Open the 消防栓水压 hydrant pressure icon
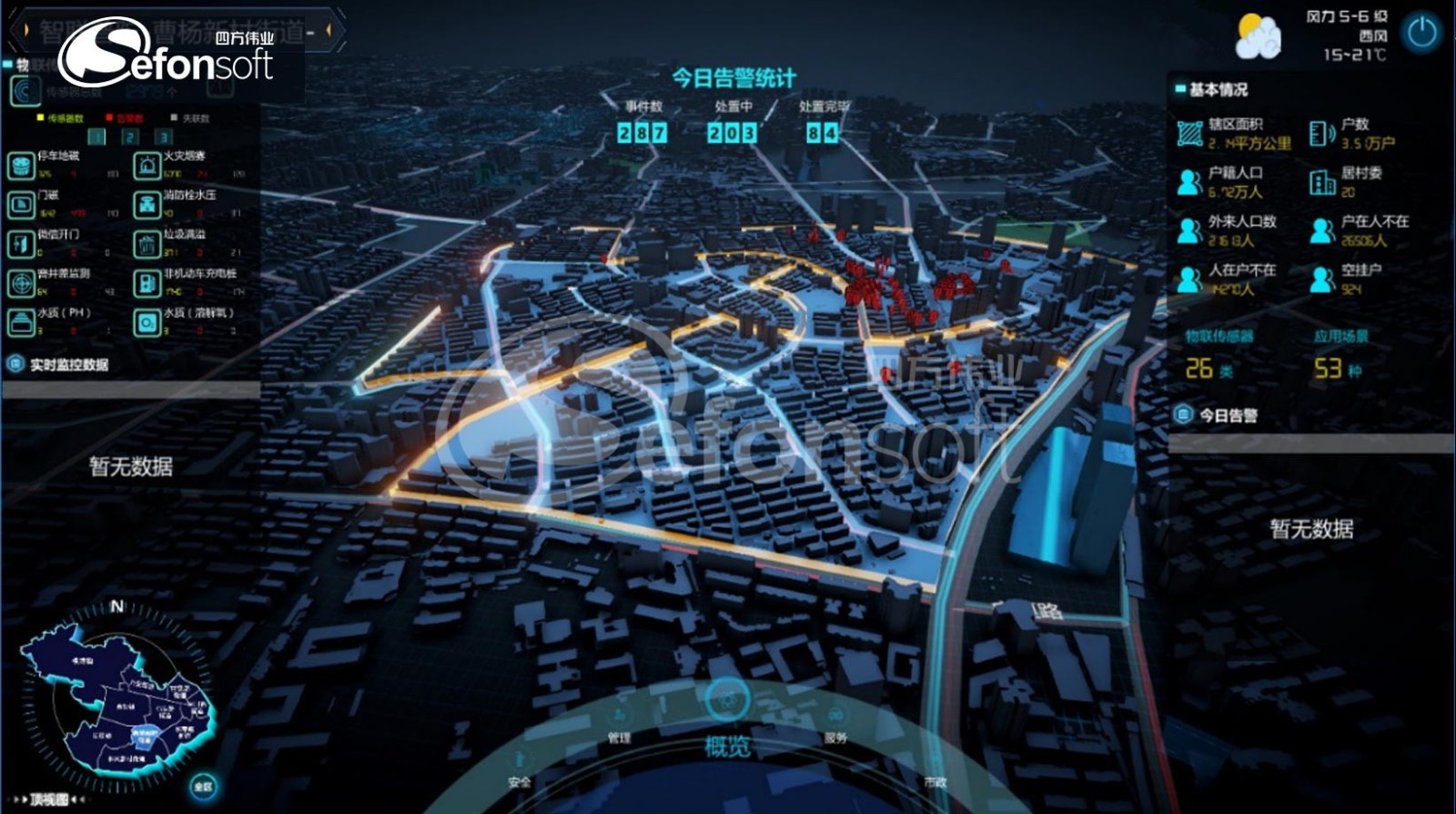This screenshot has height=814, width=1456. tap(147, 205)
